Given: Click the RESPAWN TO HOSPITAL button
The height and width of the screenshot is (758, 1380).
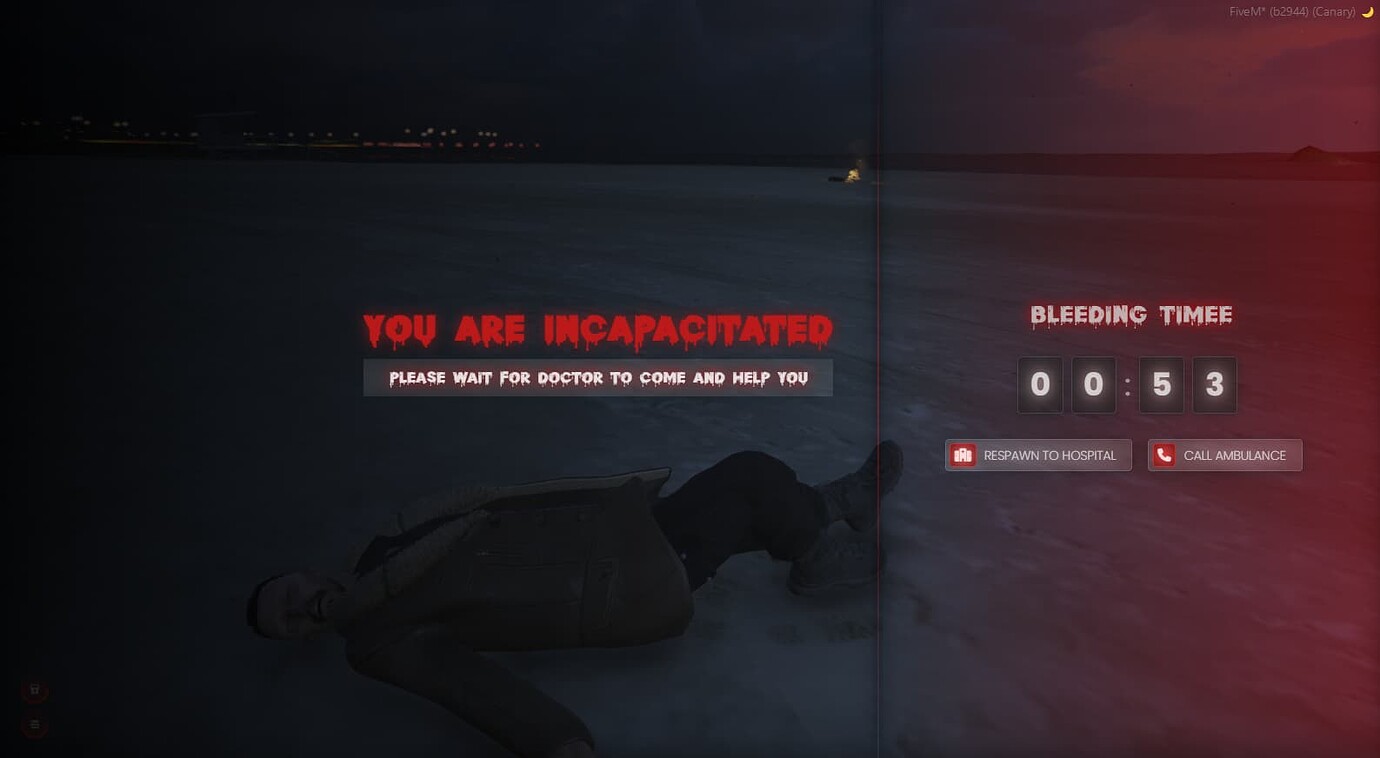Looking at the screenshot, I should [1037, 454].
